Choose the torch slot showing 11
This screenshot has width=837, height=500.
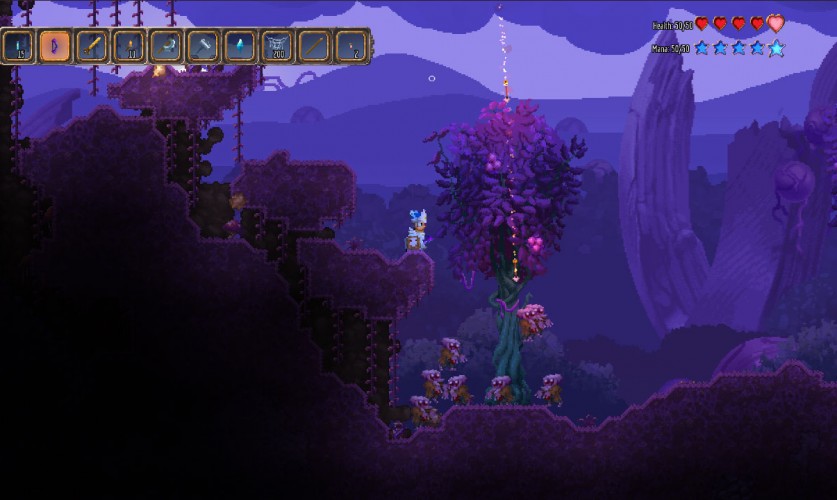tap(129, 46)
